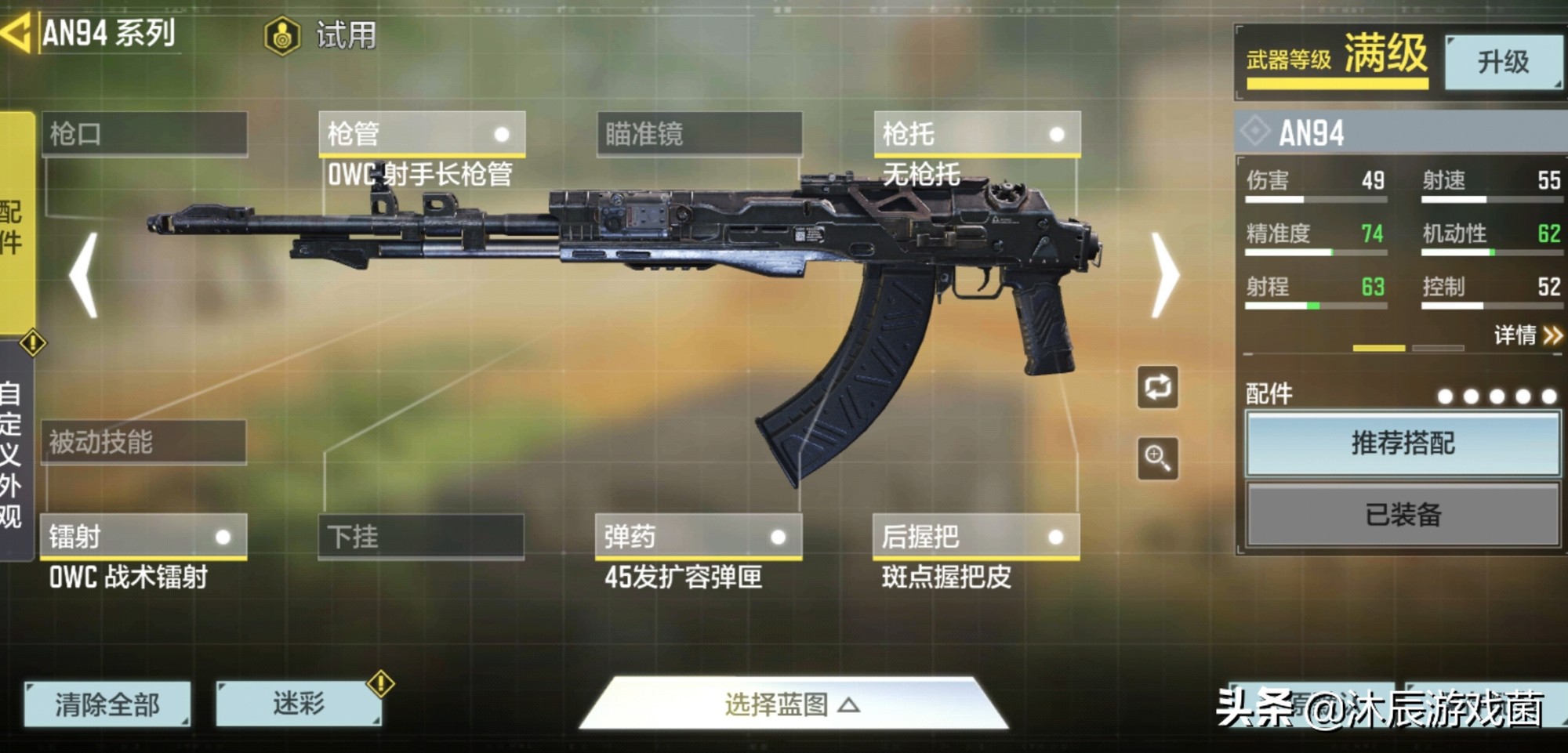Image resolution: width=1568 pixels, height=753 pixels.
Task: Clear all attachments with 清除全部
Action: [107, 704]
